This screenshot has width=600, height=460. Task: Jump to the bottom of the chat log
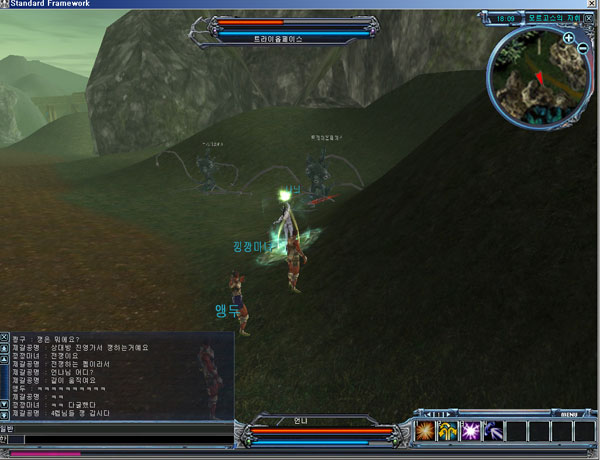click(x=4, y=413)
